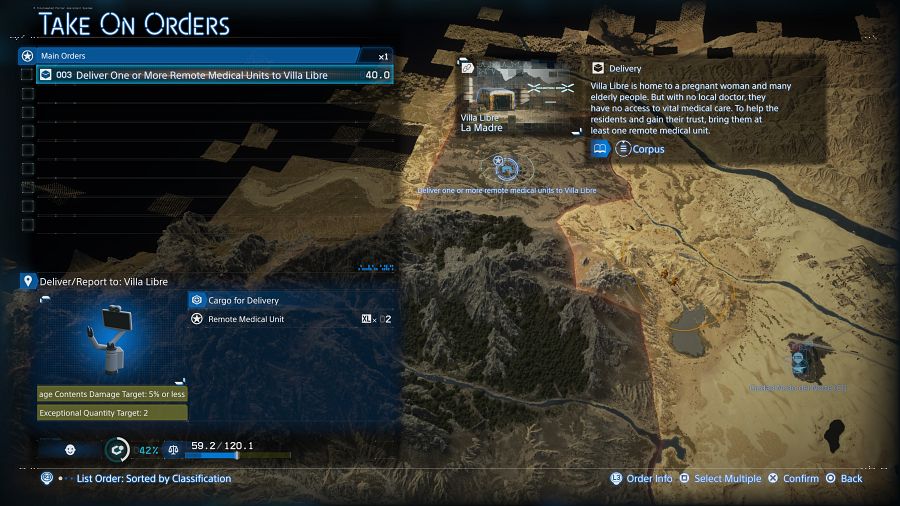Activate Select Multiple
Viewport: 900px width, 506px height.
tap(720, 479)
